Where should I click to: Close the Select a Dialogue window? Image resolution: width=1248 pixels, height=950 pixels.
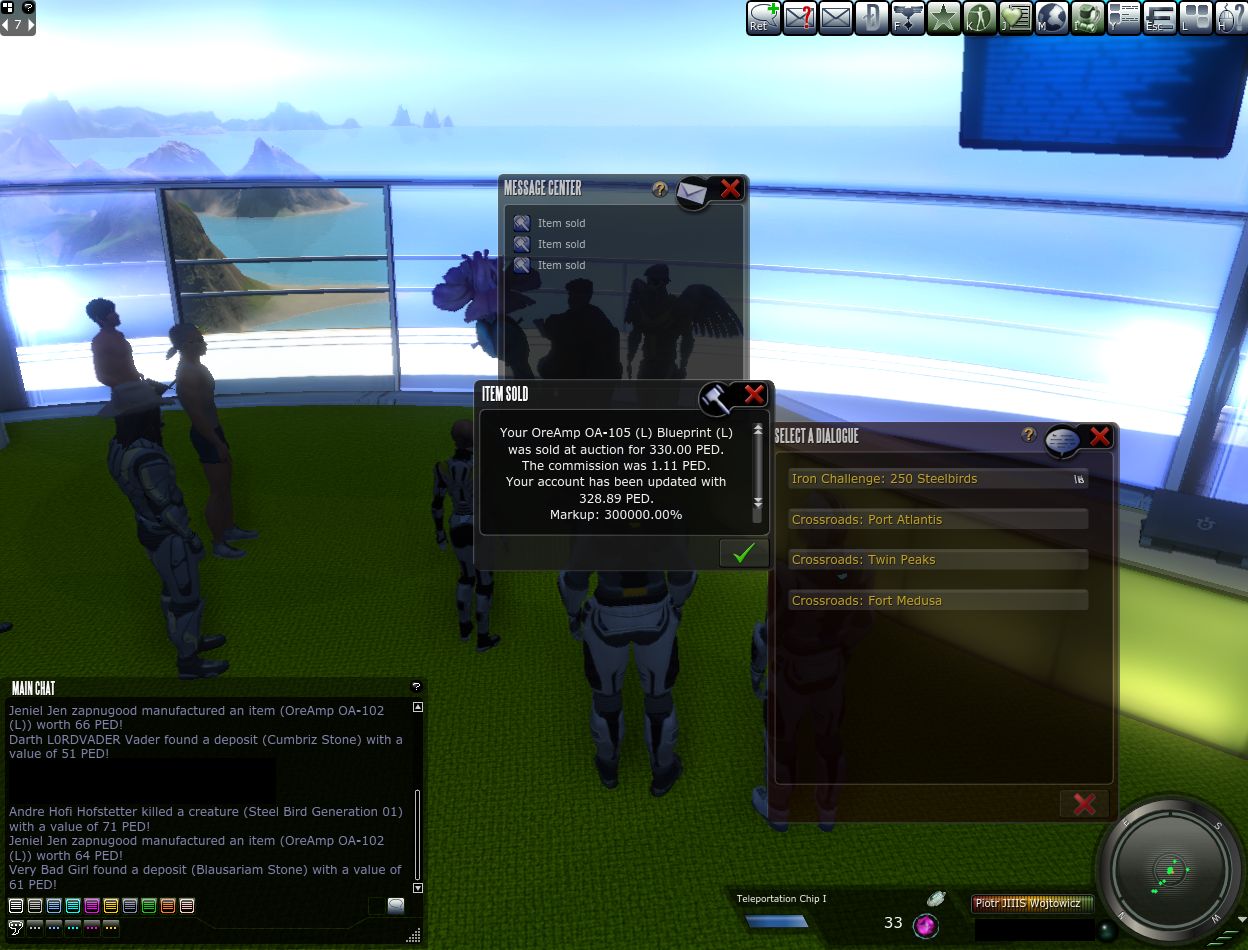click(1099, 436)
